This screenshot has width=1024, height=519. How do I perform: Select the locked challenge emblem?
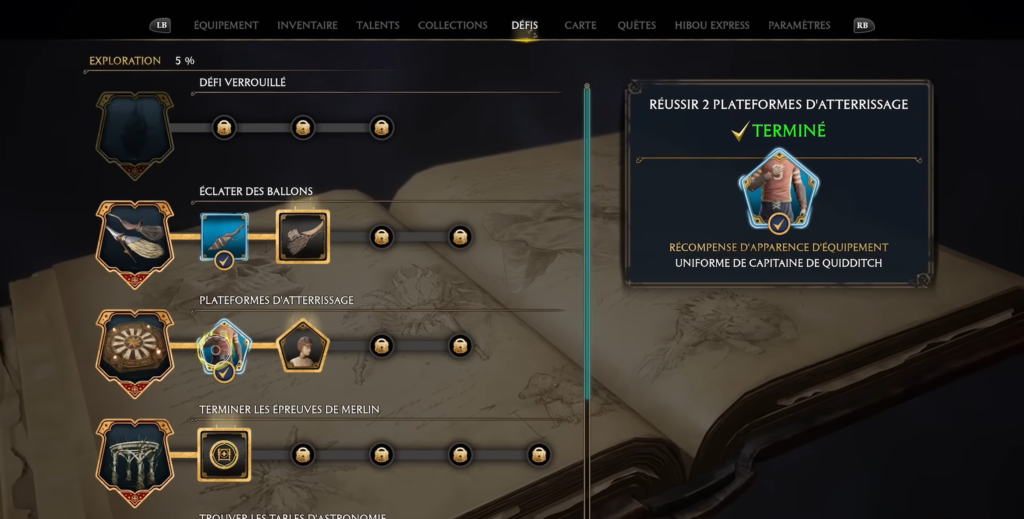pyautogui.click(x=134, y=133)
